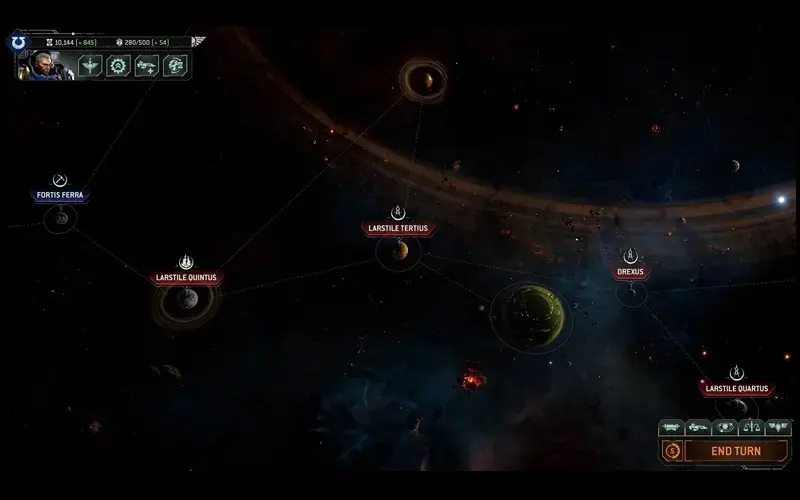Open the balance scales panel
800x500 pixels.
pyautogui.click(x=751, y=427)
